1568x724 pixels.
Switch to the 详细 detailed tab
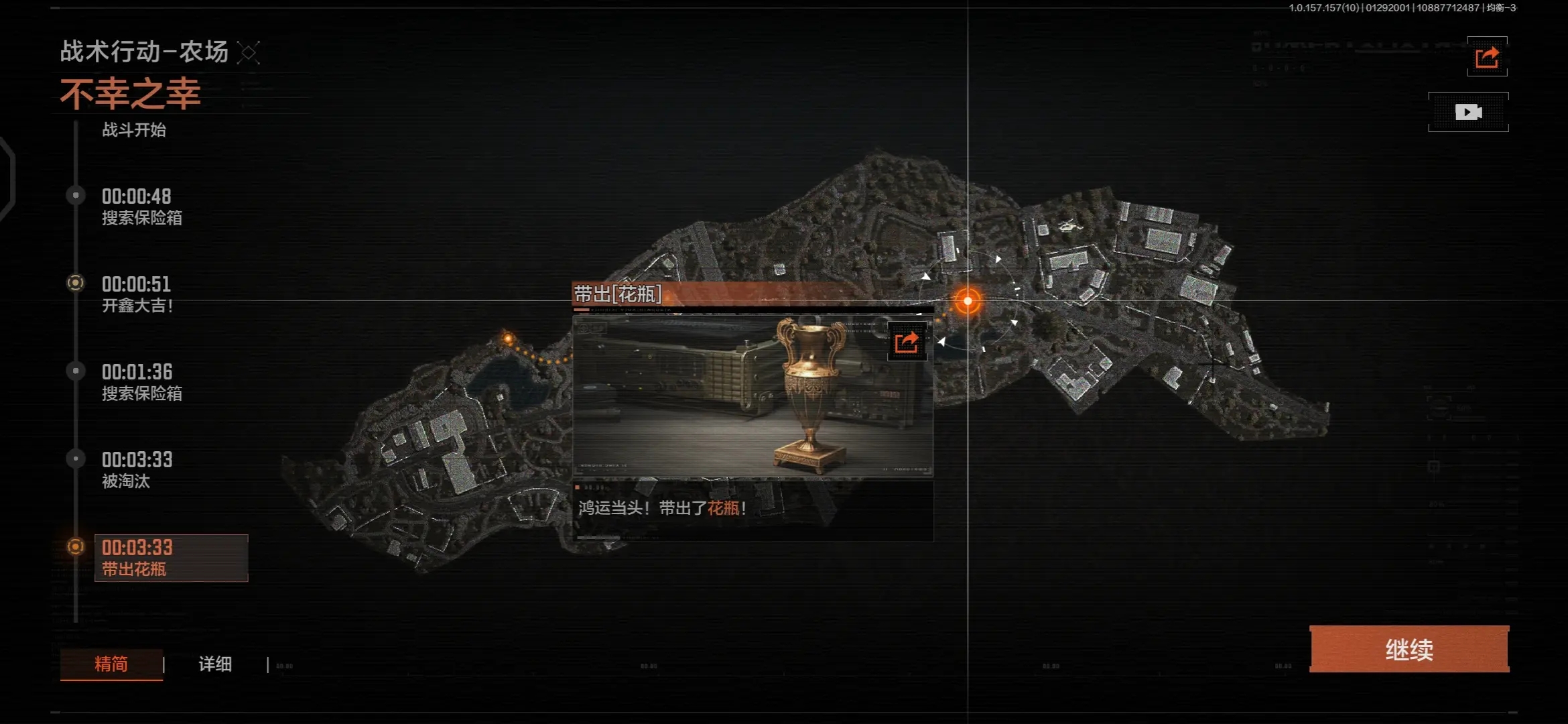215,664
